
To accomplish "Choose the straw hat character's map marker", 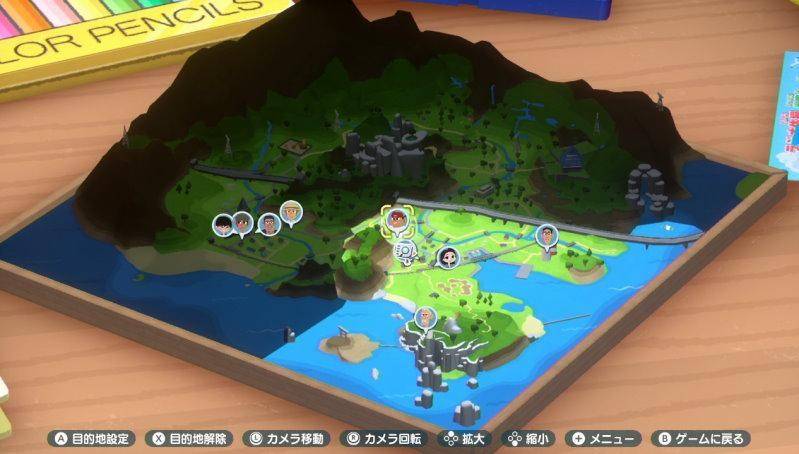I will pyautogui.click(x=290, y=211).
